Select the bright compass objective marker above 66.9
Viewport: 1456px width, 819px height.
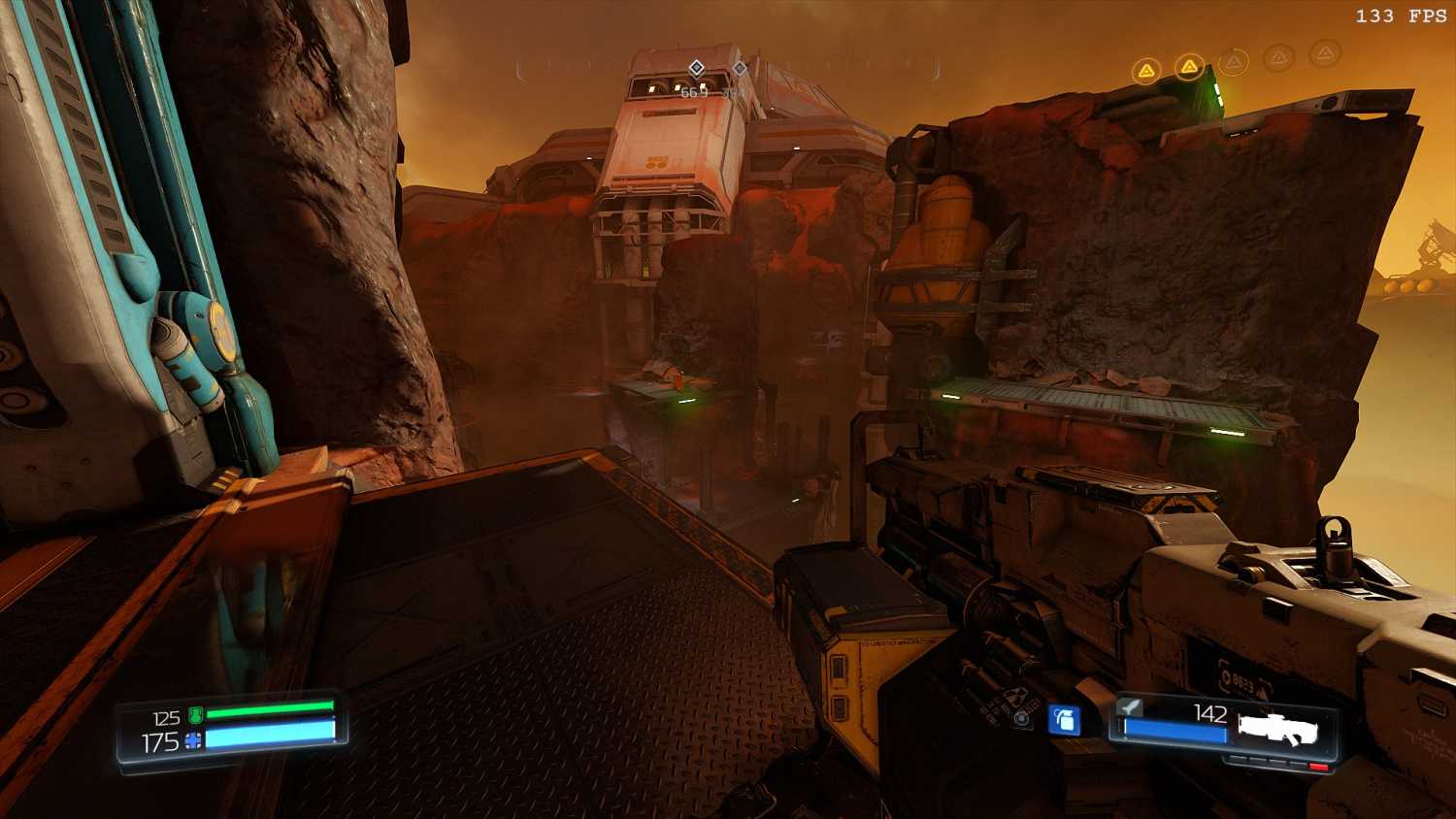[x=696, y=68]
